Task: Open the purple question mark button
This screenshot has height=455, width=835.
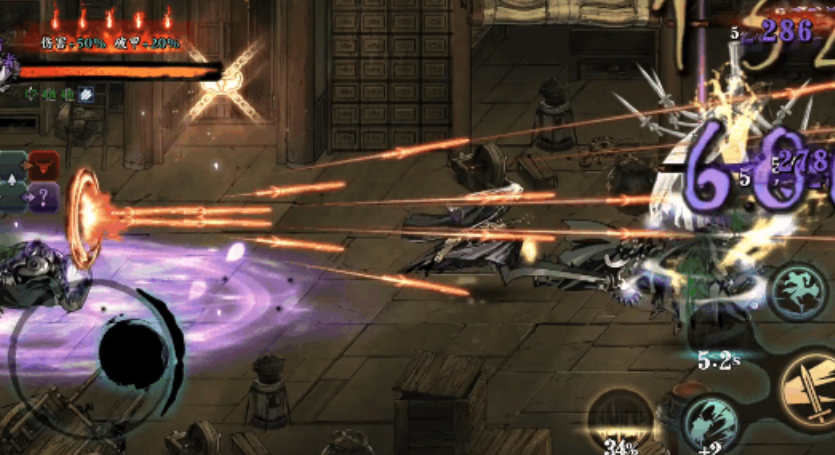Action: [x=45, y=197]
